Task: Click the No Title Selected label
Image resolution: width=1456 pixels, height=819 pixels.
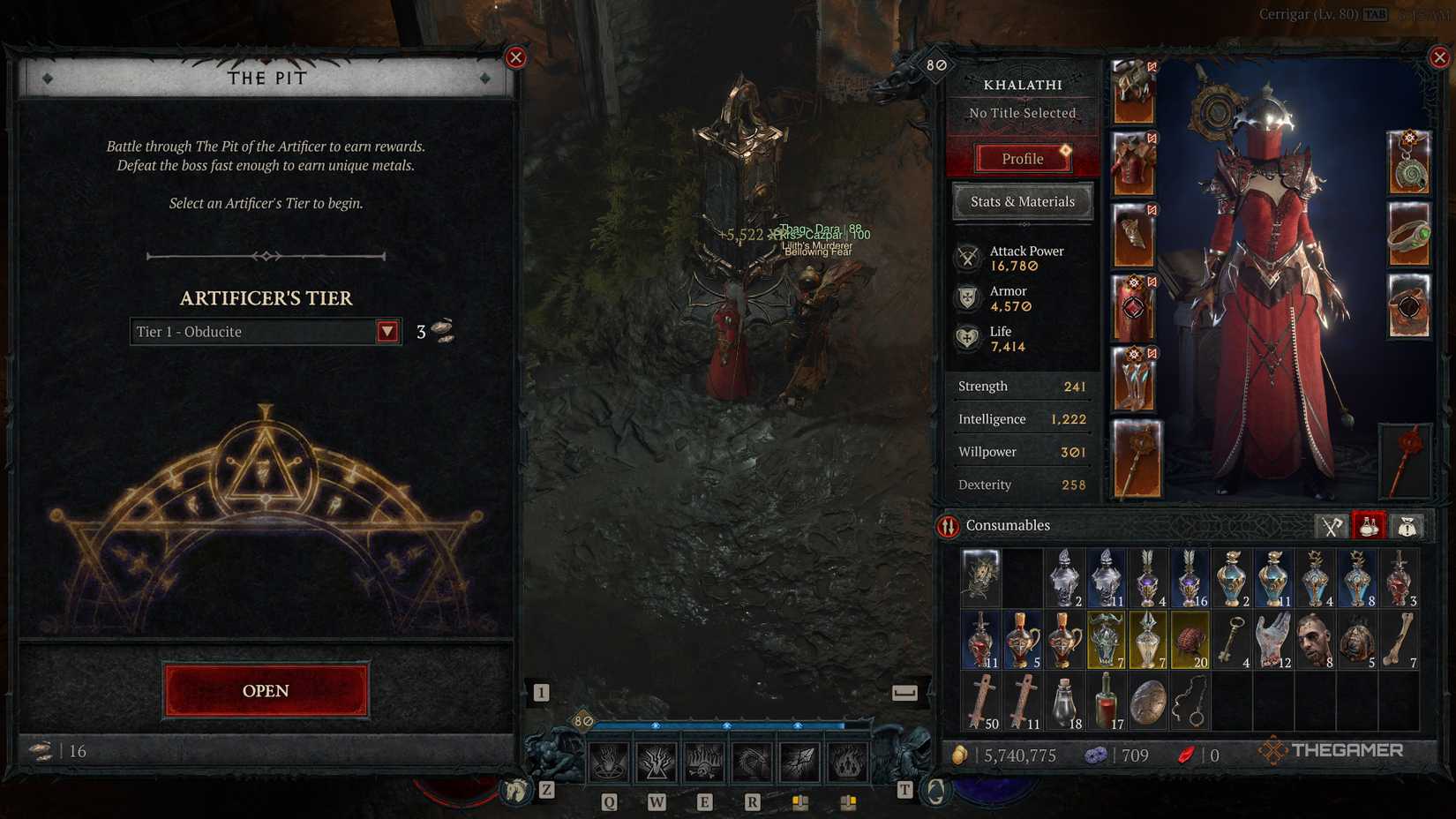Action: click(1022, 113)
